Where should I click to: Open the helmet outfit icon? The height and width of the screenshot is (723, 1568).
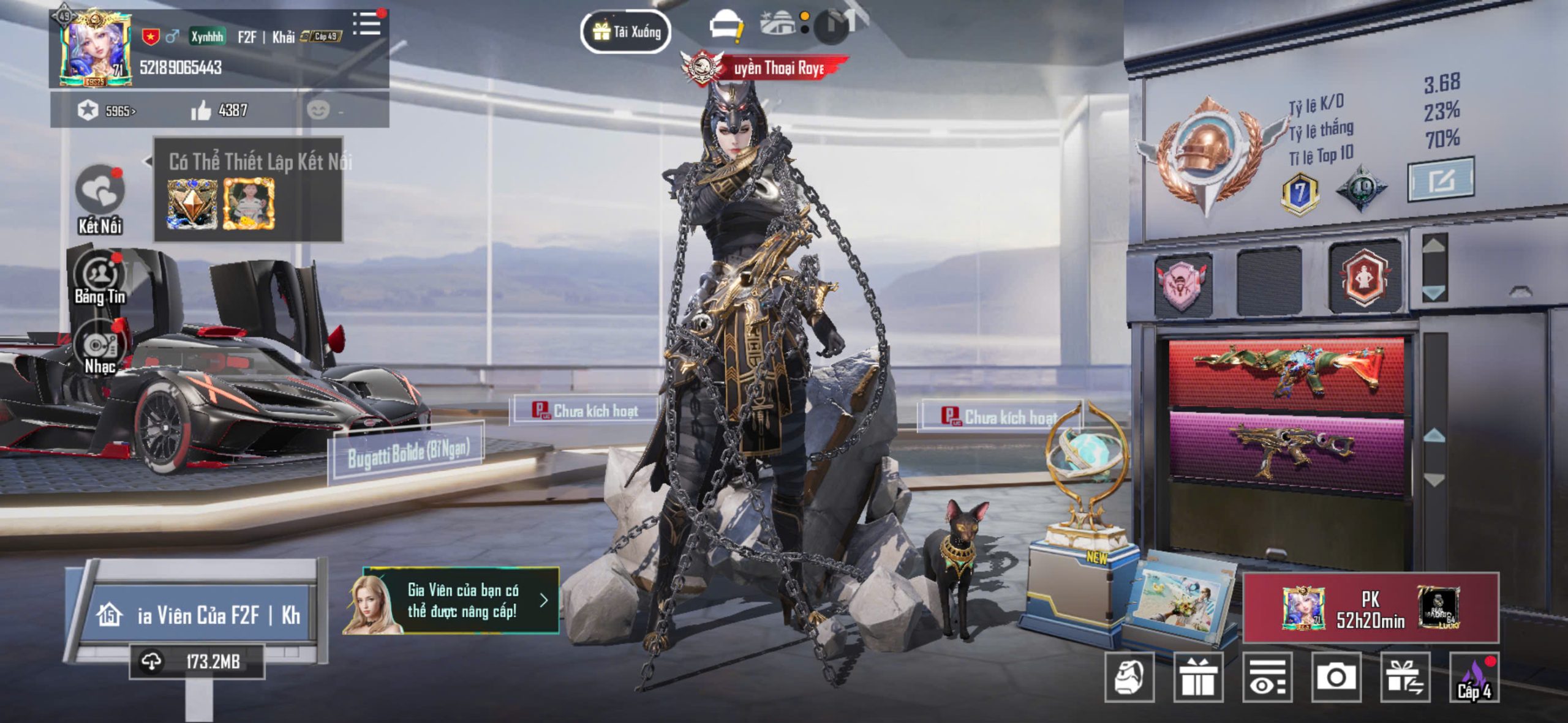point(1129,677)
